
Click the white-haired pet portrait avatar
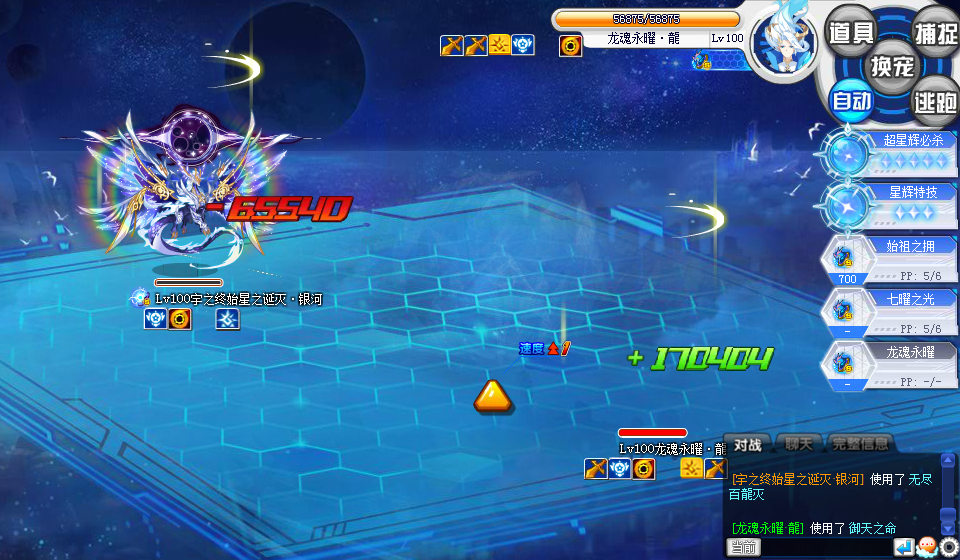click(784, 44)
